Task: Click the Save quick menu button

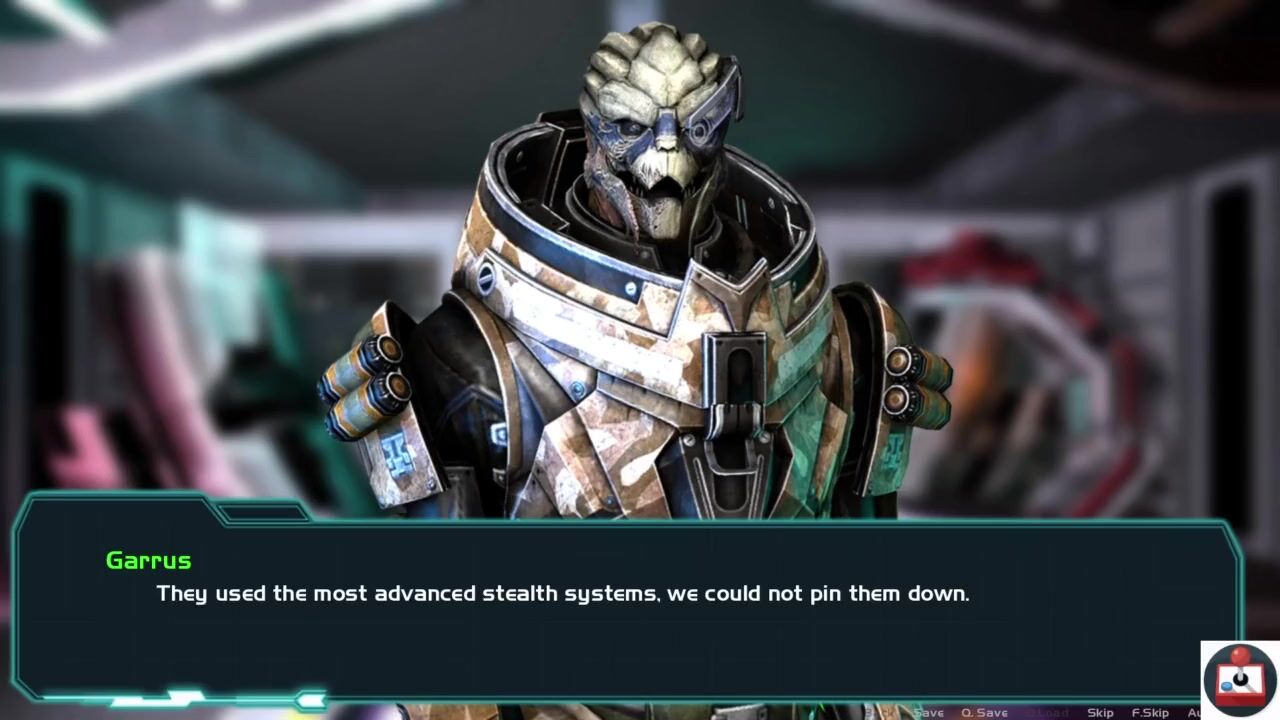Action: [928, 712]
